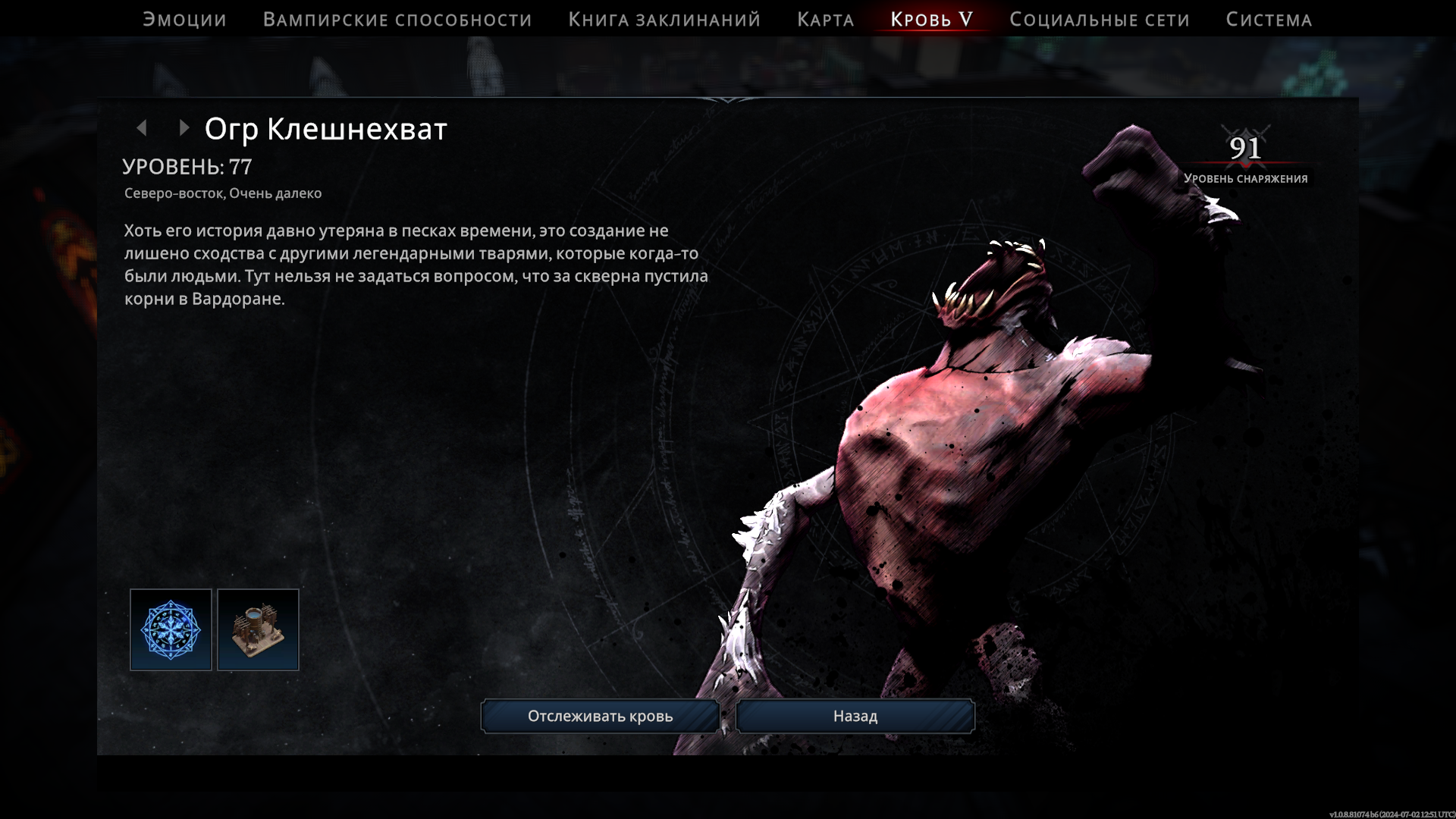Open the Эмоции tab
The image size is (1456, 819).
184,20
